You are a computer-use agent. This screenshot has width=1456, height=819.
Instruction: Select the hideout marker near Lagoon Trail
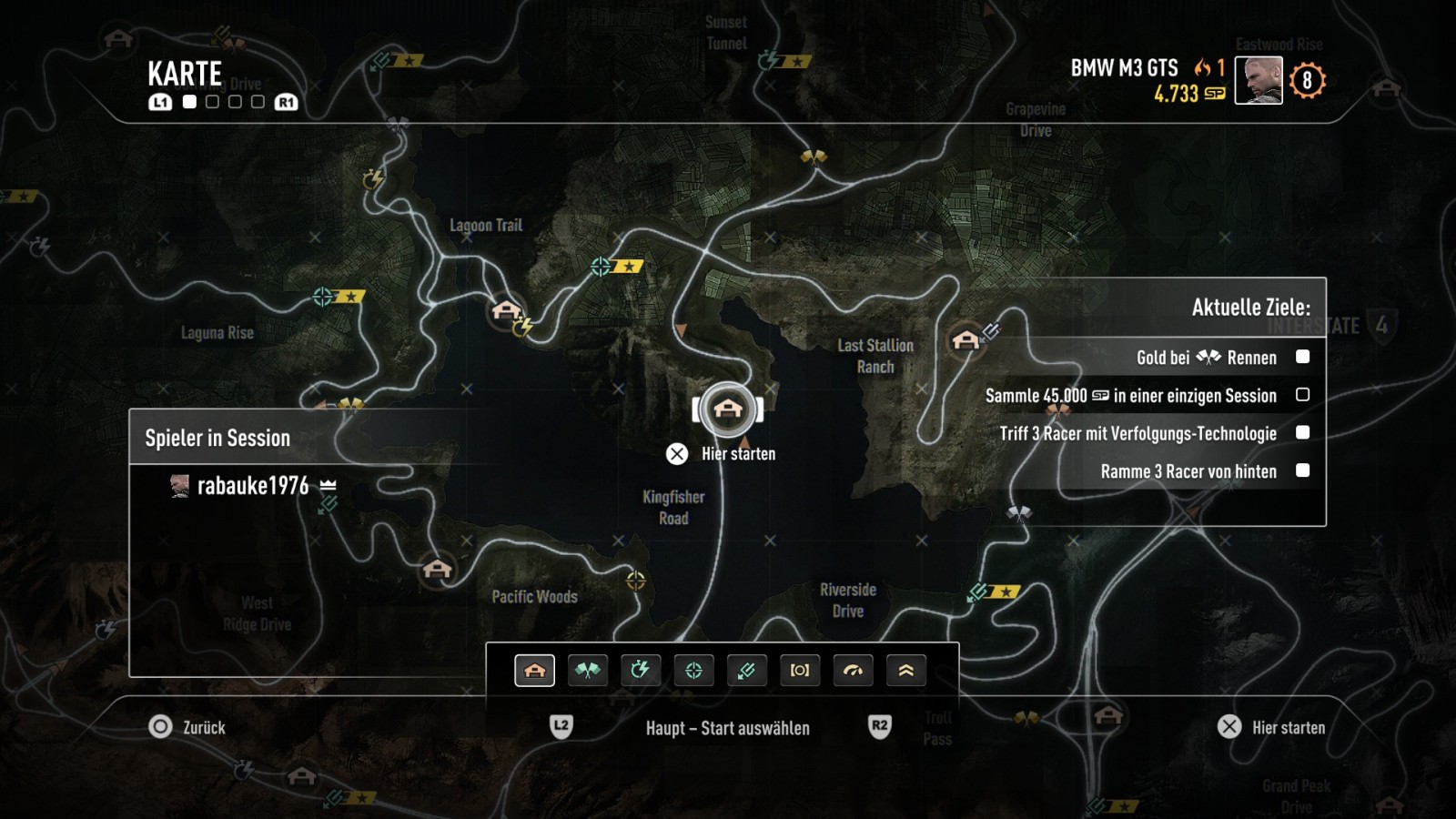pos(505,310)
